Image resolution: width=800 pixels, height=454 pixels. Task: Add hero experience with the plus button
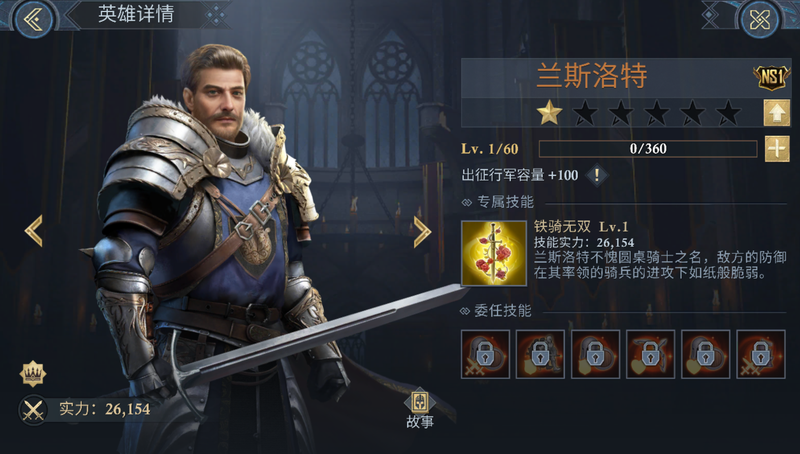pos(776,149)
